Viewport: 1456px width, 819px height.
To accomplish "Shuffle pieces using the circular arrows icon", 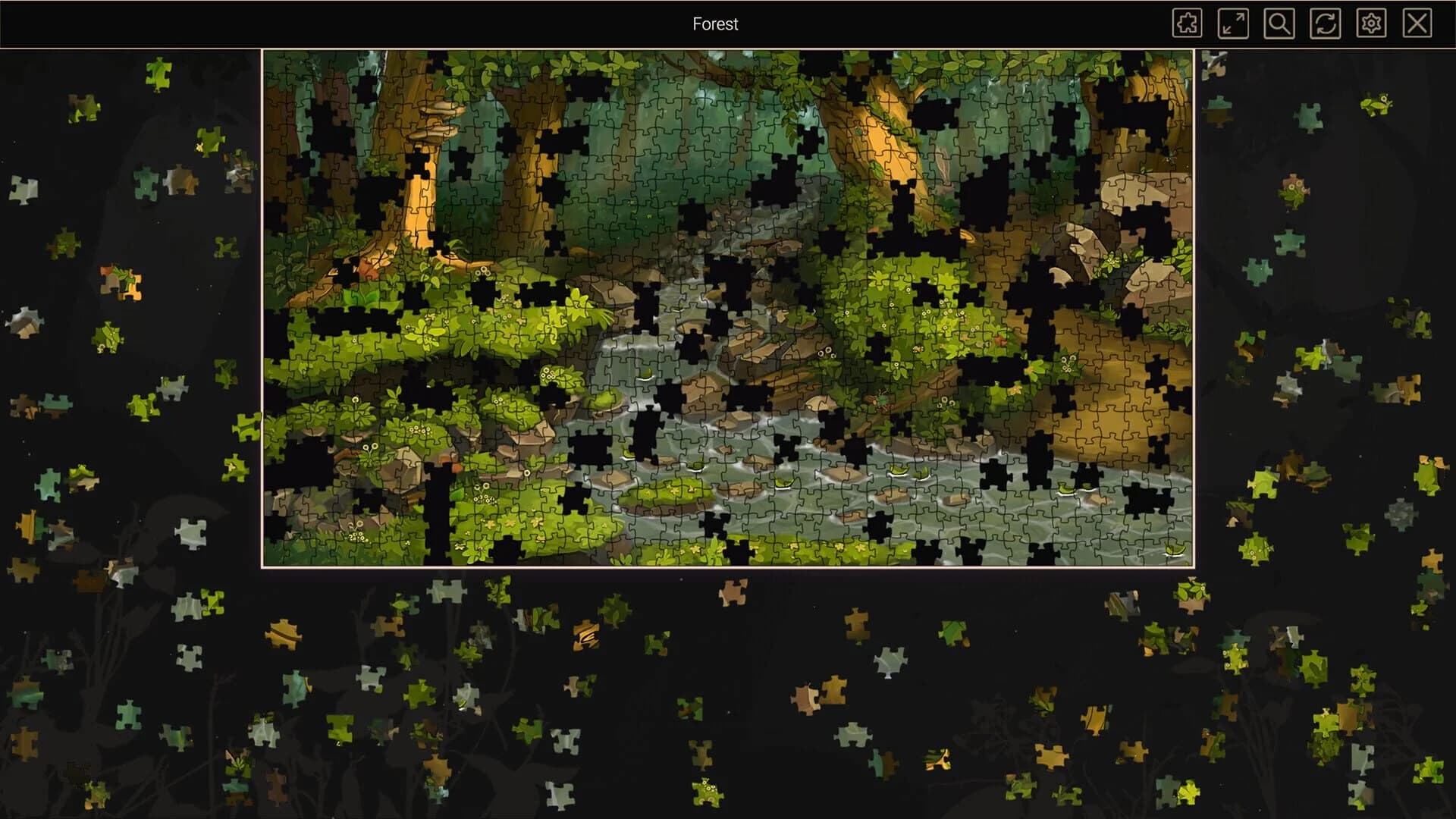I will tap(1324, 24).
